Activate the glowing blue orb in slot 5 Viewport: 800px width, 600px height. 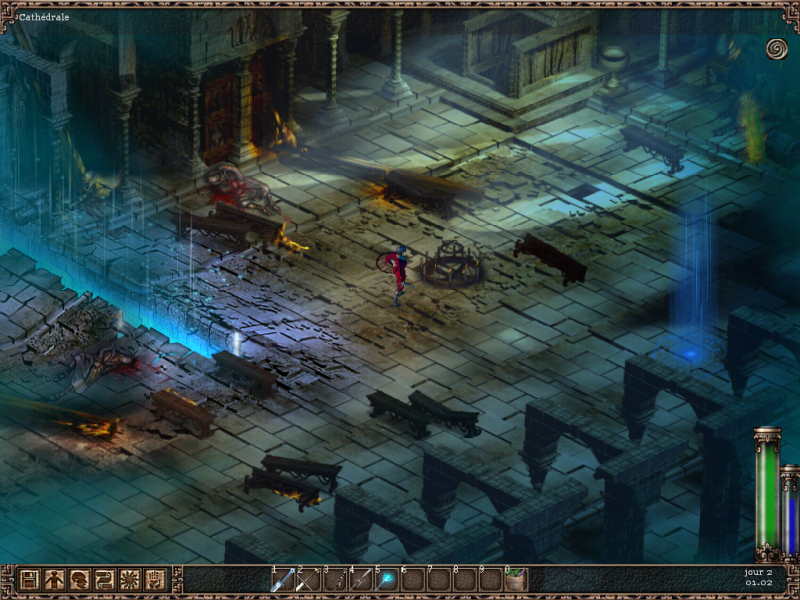386,580
